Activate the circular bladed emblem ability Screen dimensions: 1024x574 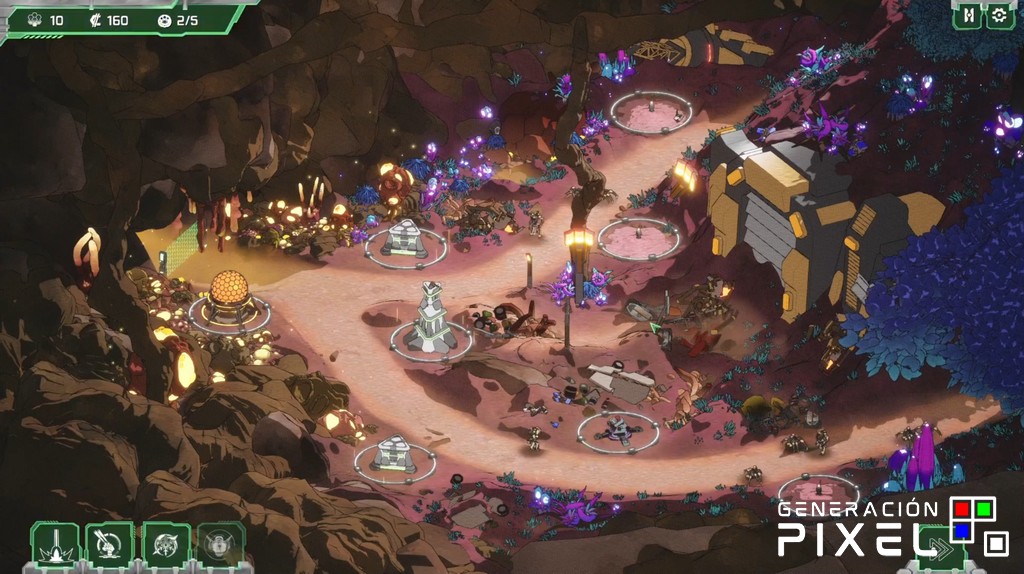click(166, 545)
